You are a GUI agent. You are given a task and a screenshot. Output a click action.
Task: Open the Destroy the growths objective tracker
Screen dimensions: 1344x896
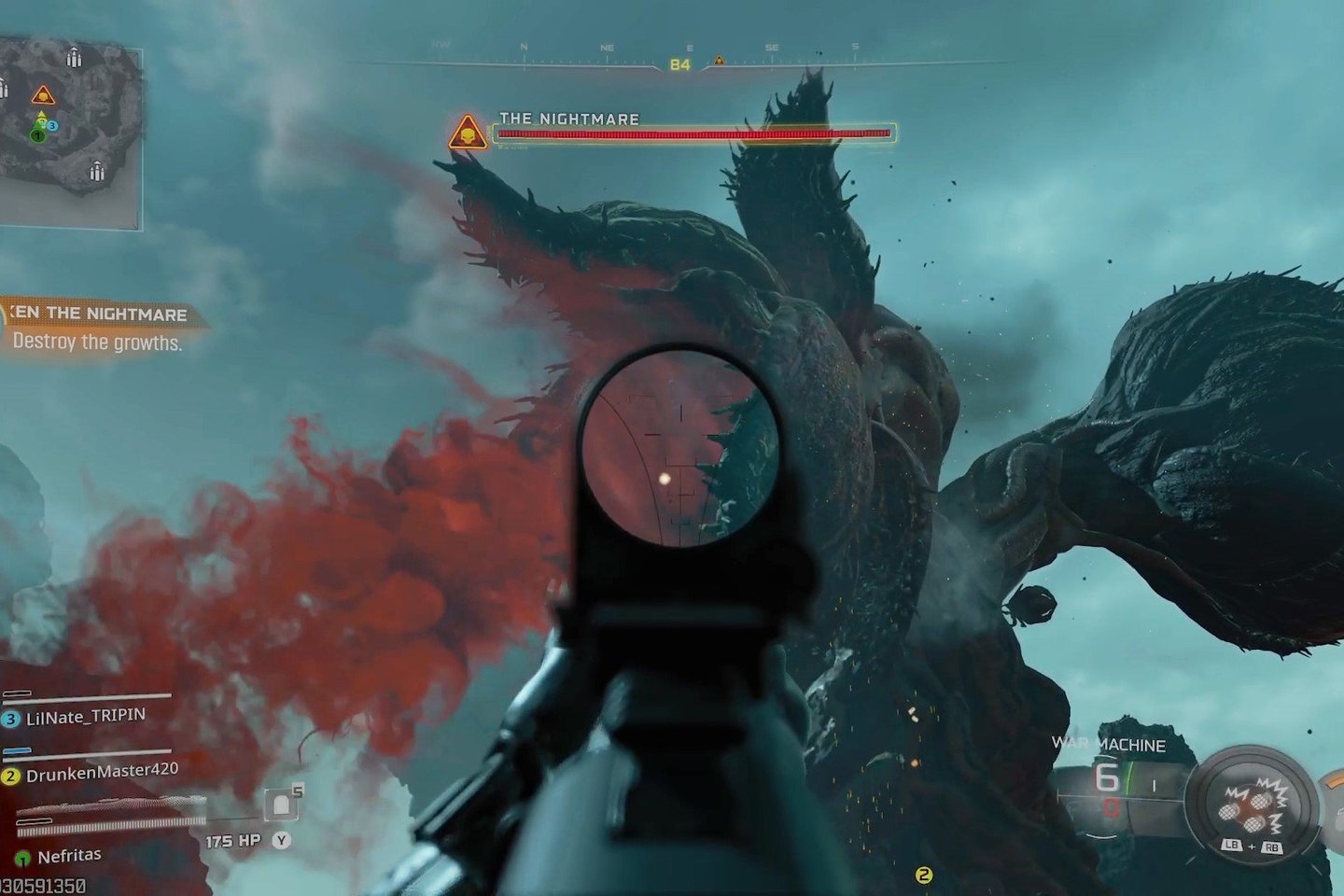point(98,329)
